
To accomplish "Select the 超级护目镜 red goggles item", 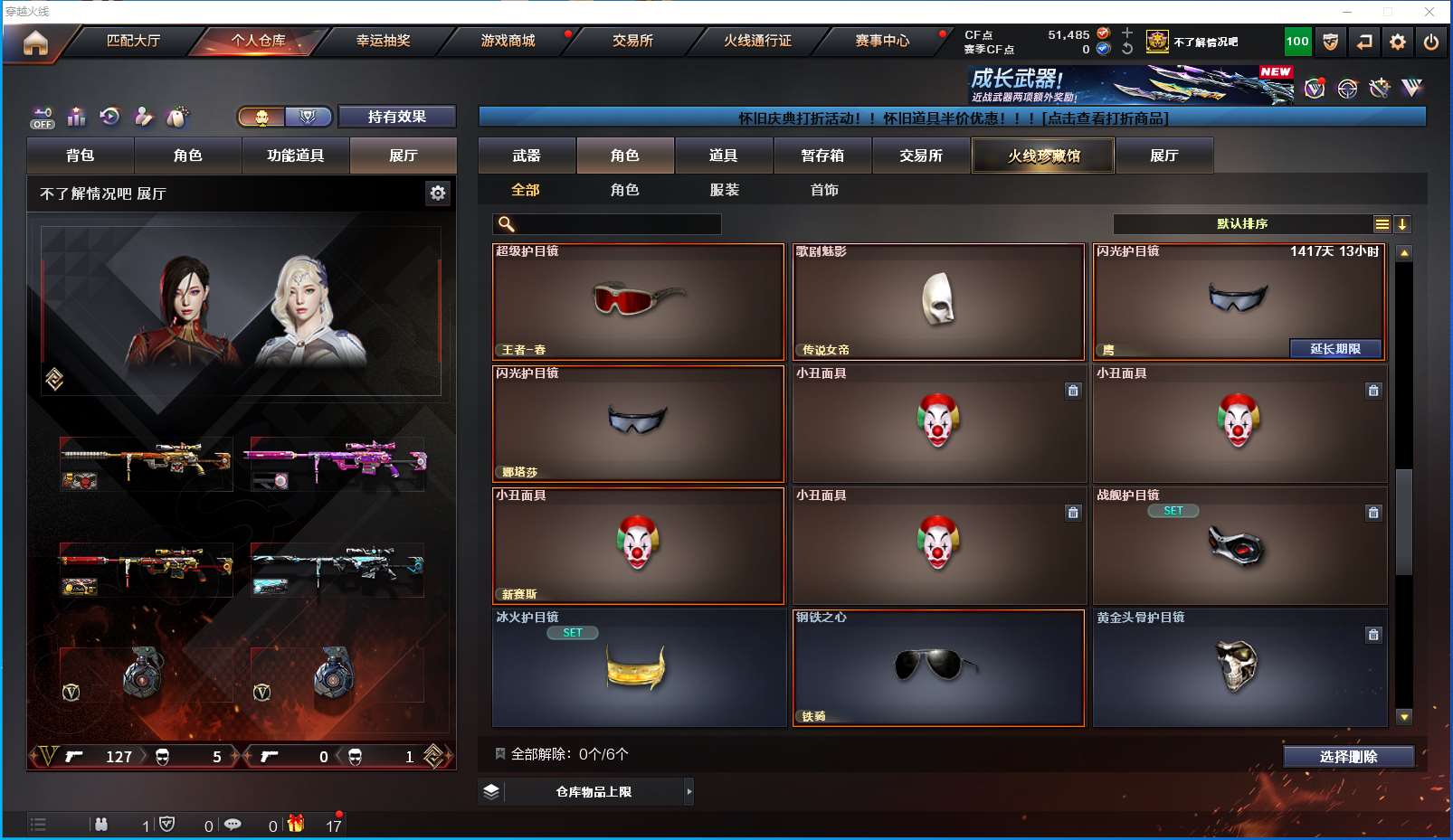I will 638,302.
